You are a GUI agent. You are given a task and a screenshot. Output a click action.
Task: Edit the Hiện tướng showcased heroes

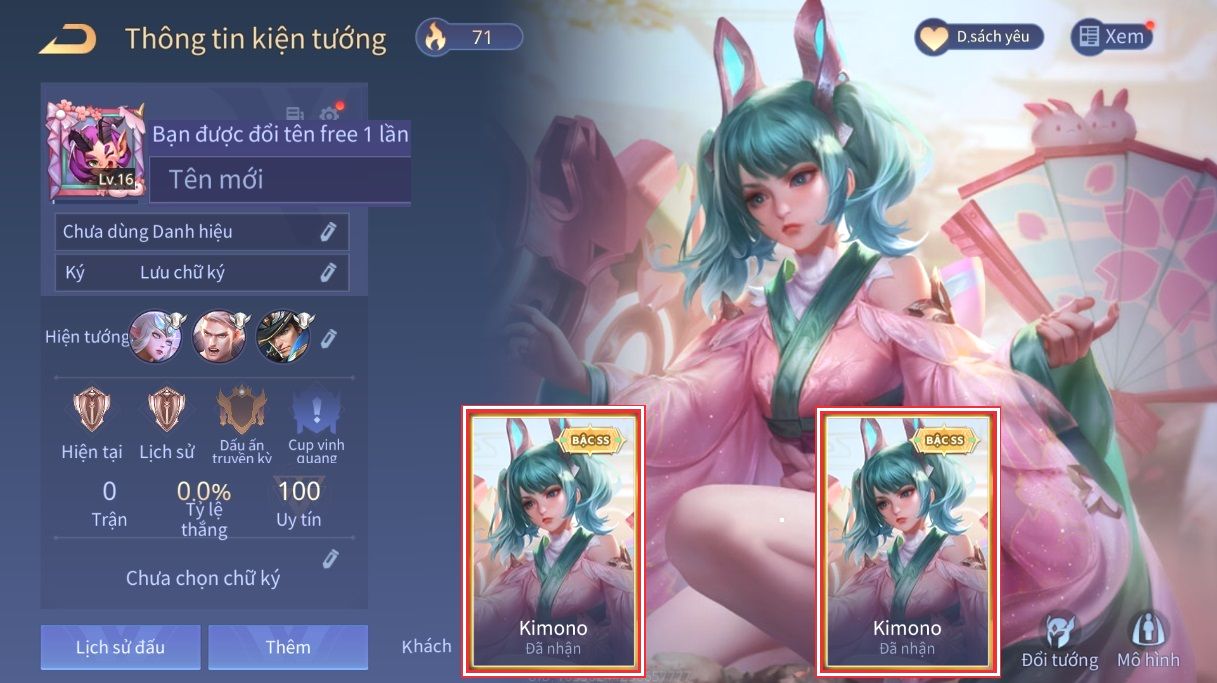[329, 338]
